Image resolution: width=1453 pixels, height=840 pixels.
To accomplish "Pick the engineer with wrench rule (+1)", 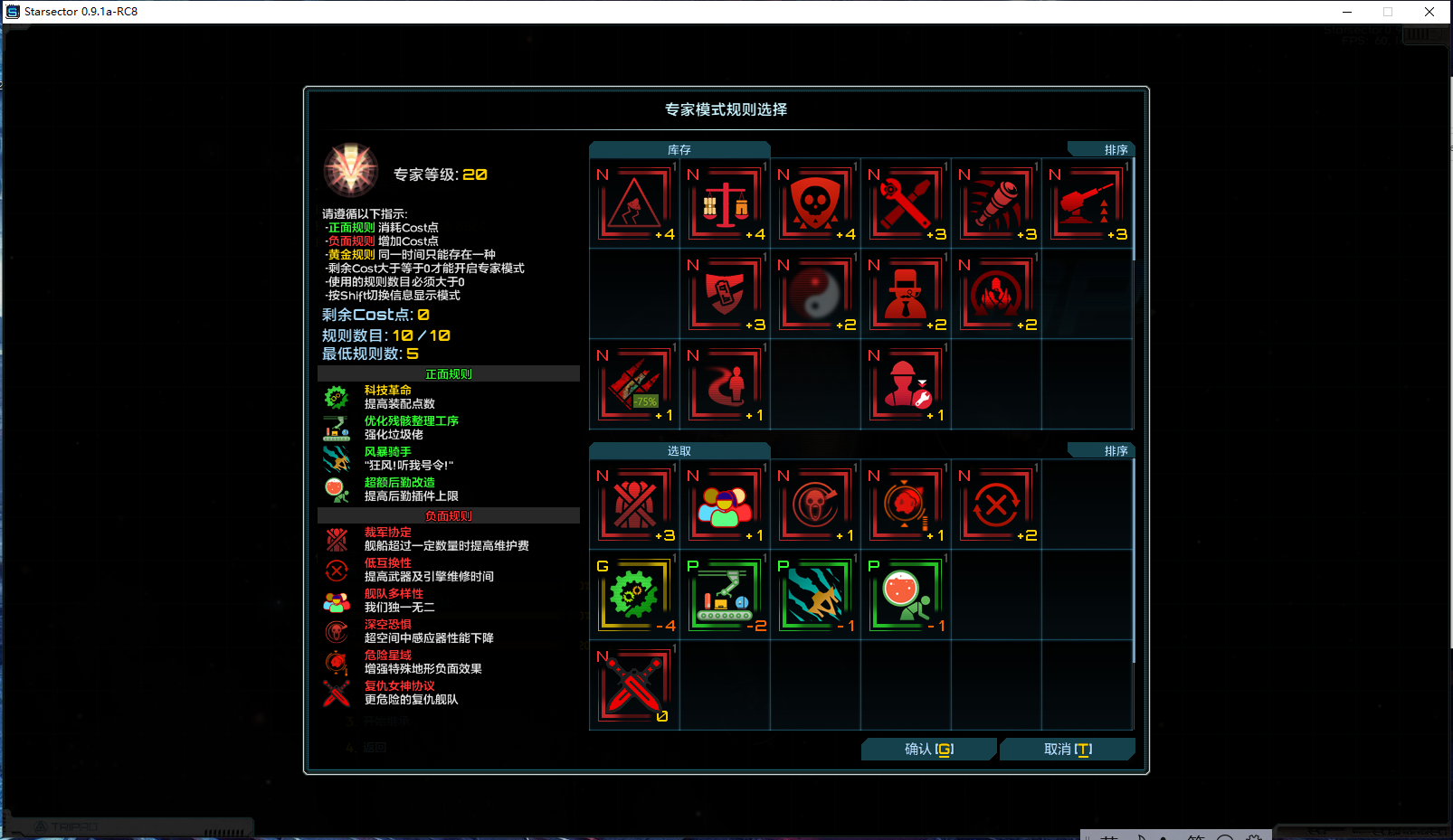I will tap(906, 385).
